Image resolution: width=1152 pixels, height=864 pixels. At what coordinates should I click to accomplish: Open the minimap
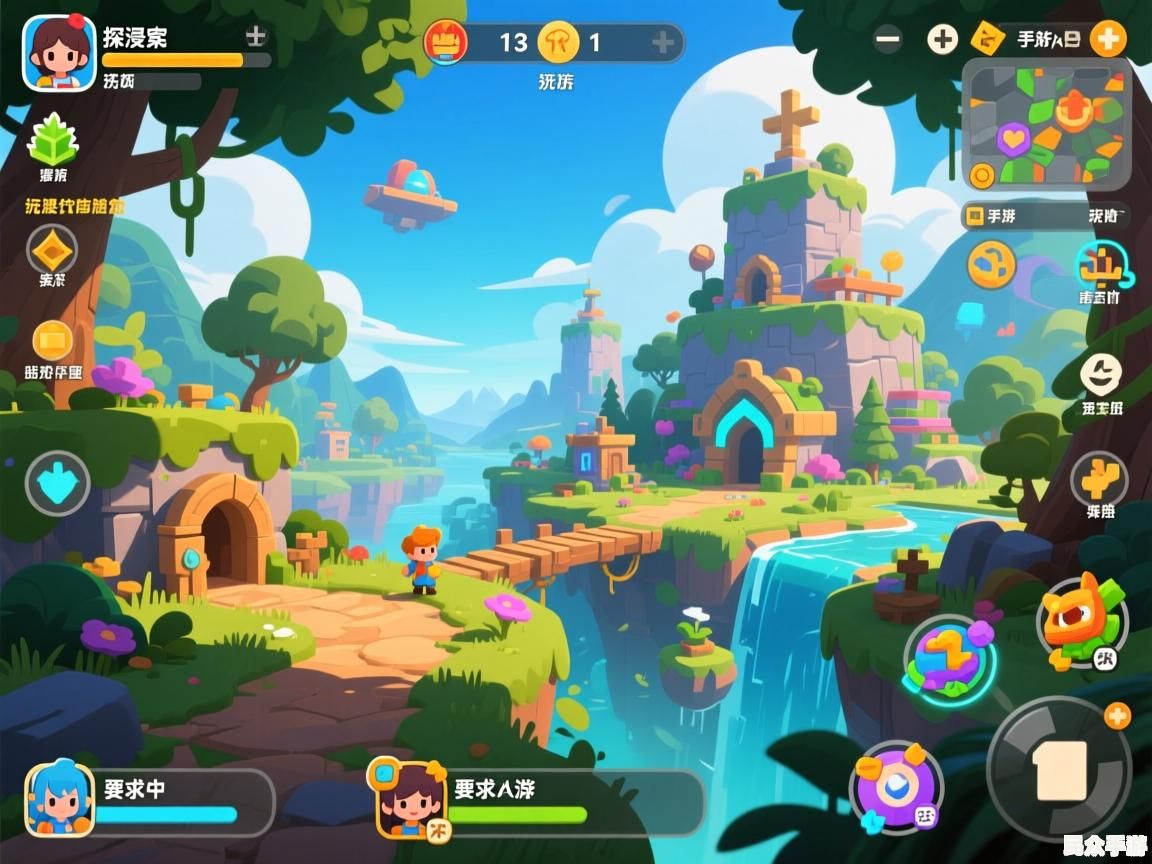[x=1046, y=124]
